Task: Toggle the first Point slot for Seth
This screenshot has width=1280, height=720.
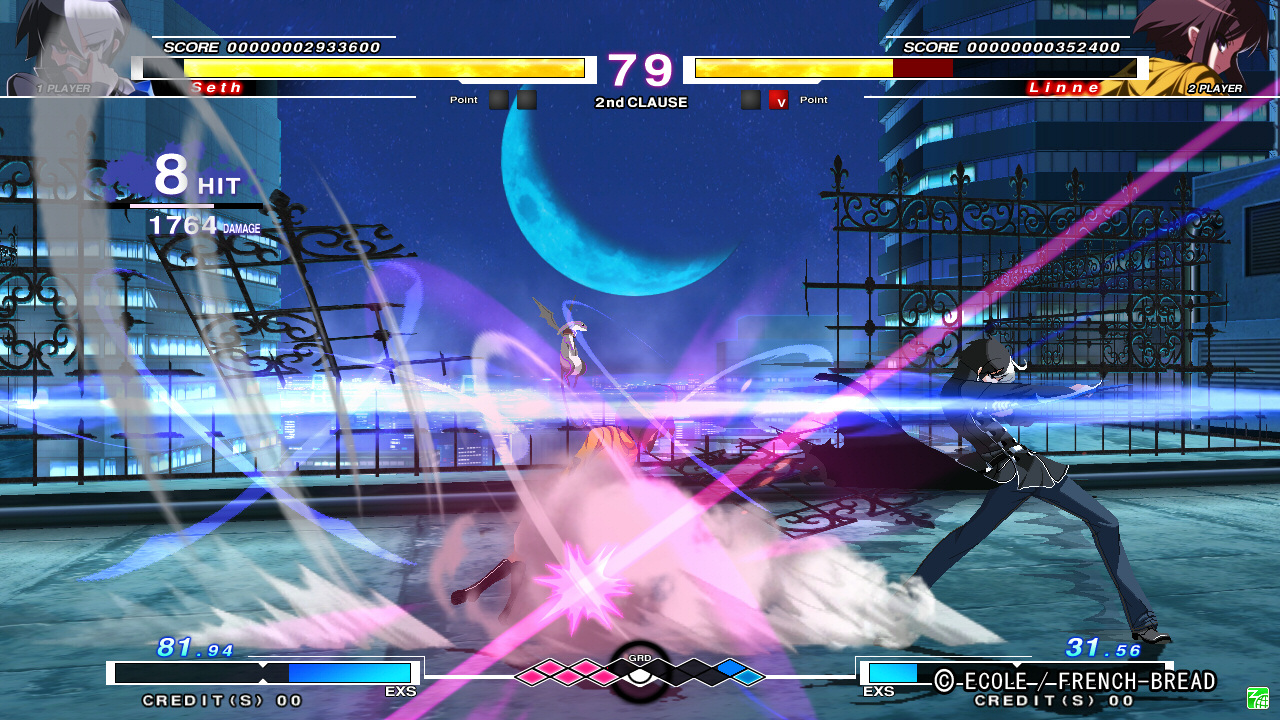Action: coord(498,99)
